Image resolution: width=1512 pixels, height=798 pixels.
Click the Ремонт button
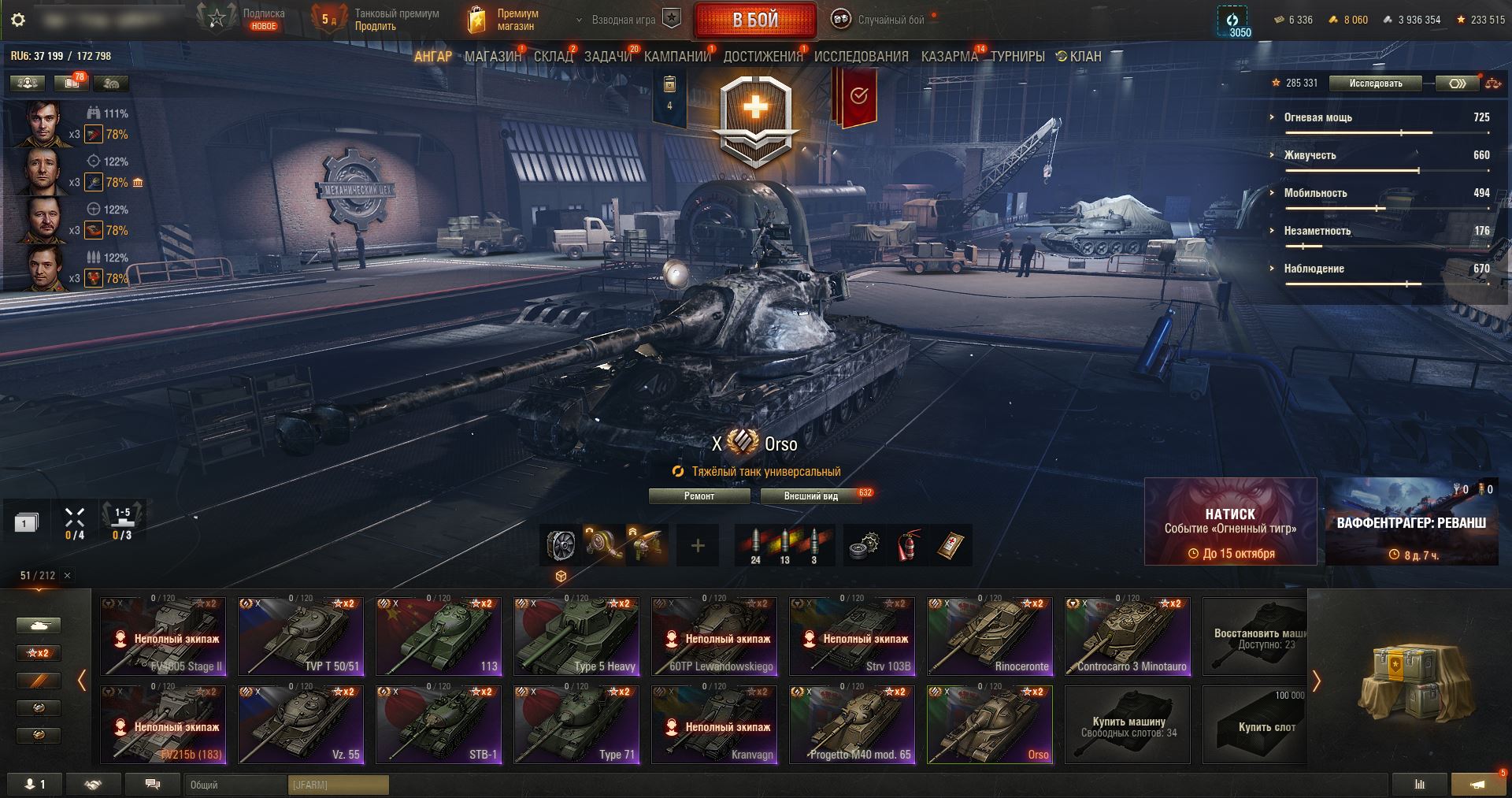click(699, 496)
